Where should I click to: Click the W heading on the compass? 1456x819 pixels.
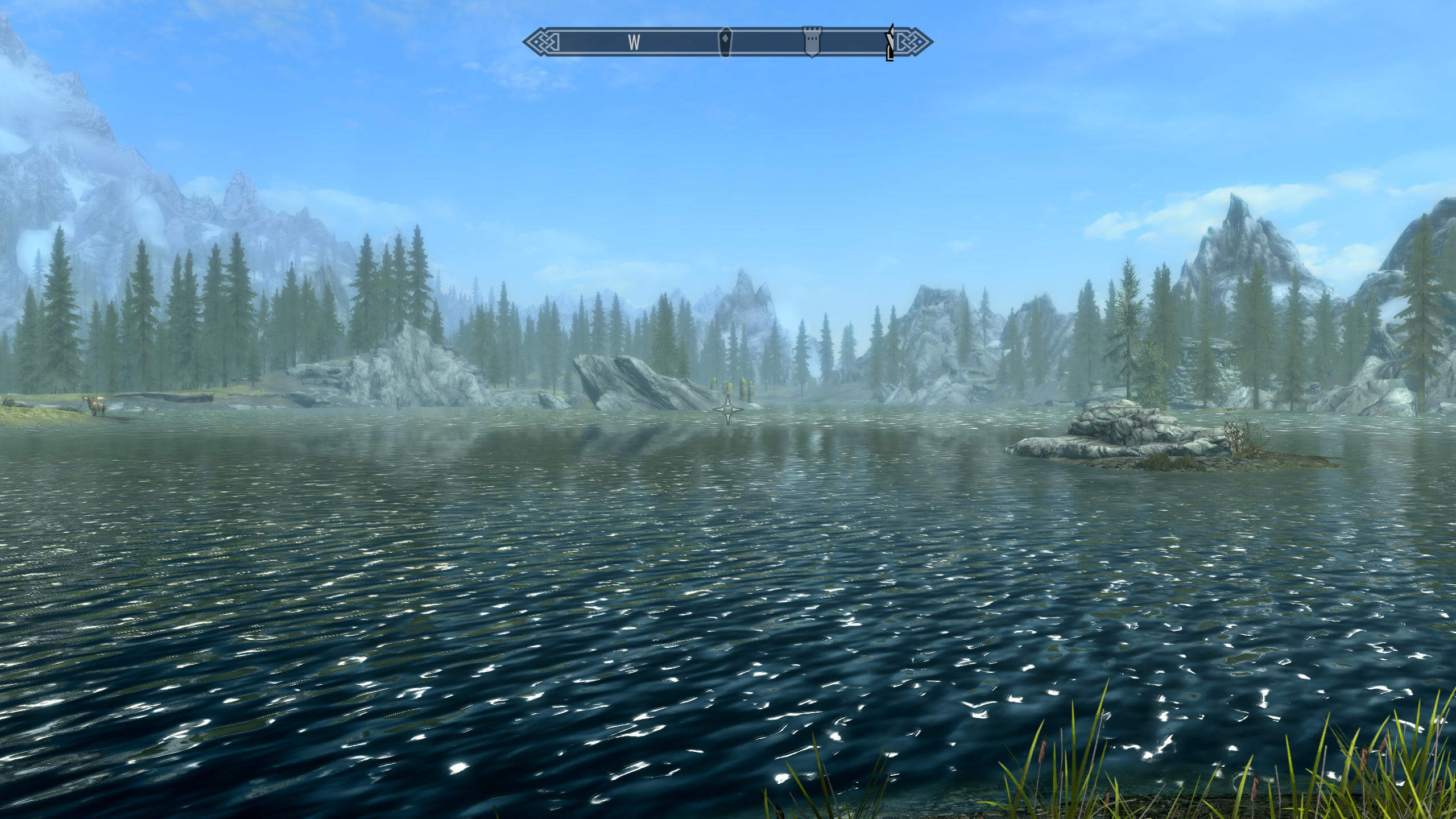634,42
